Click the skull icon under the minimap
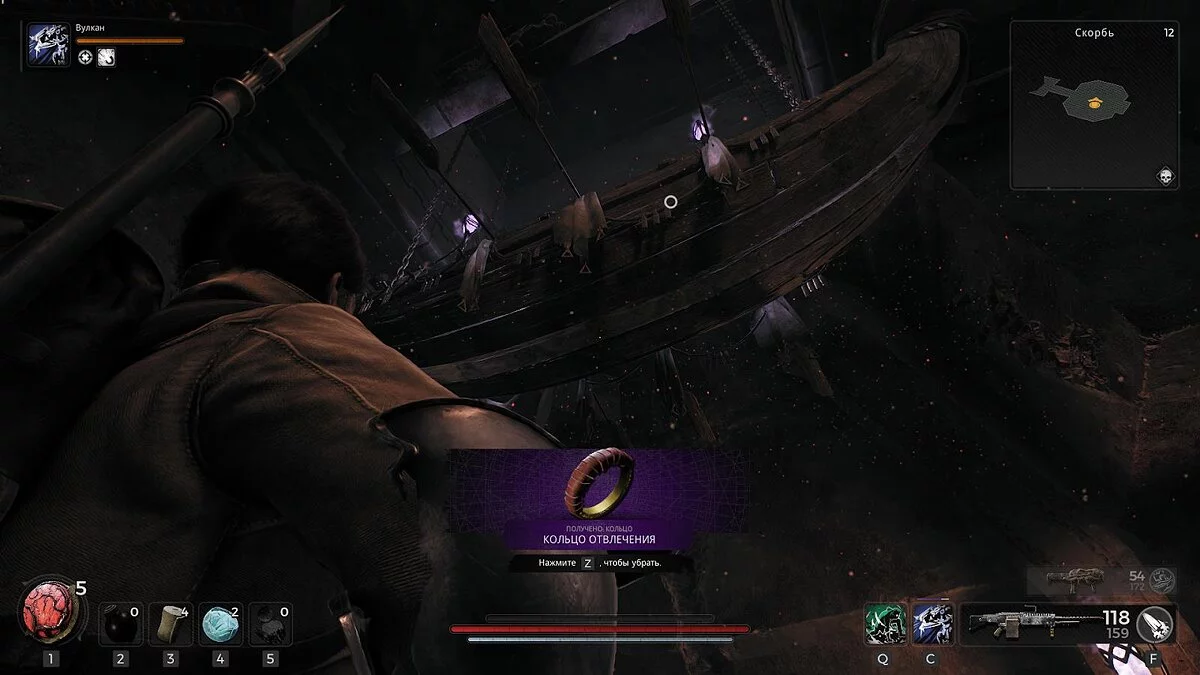This screenshot has width=1200, height=675. [x=1164, y=176]
